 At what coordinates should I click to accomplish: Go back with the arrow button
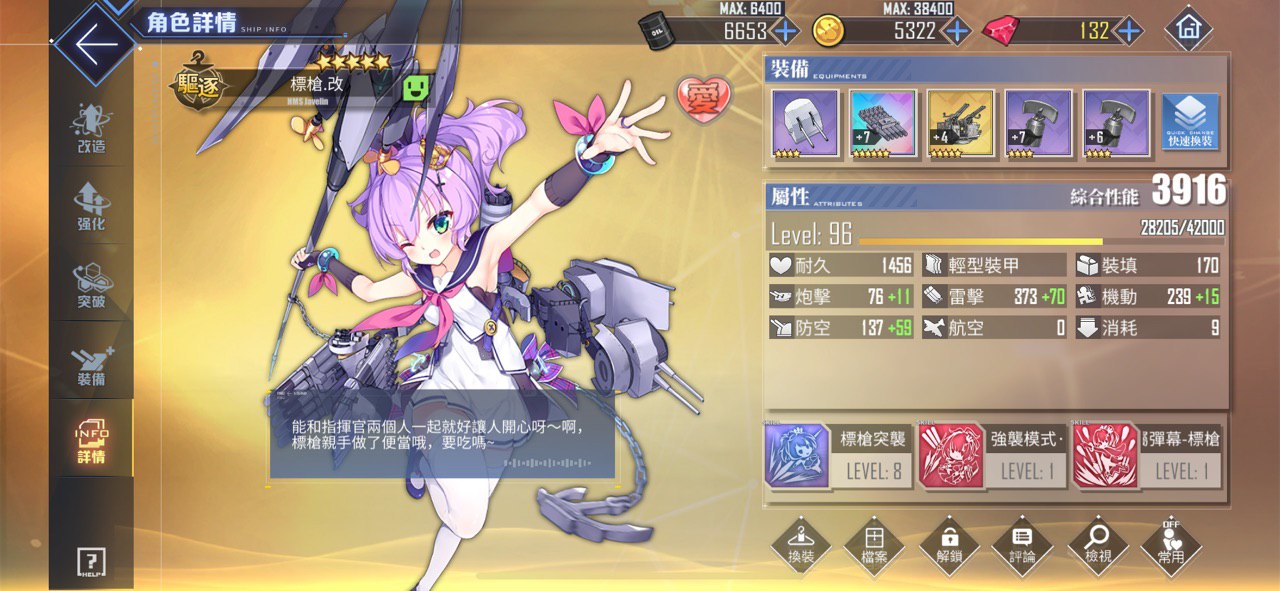click(92, 45)
